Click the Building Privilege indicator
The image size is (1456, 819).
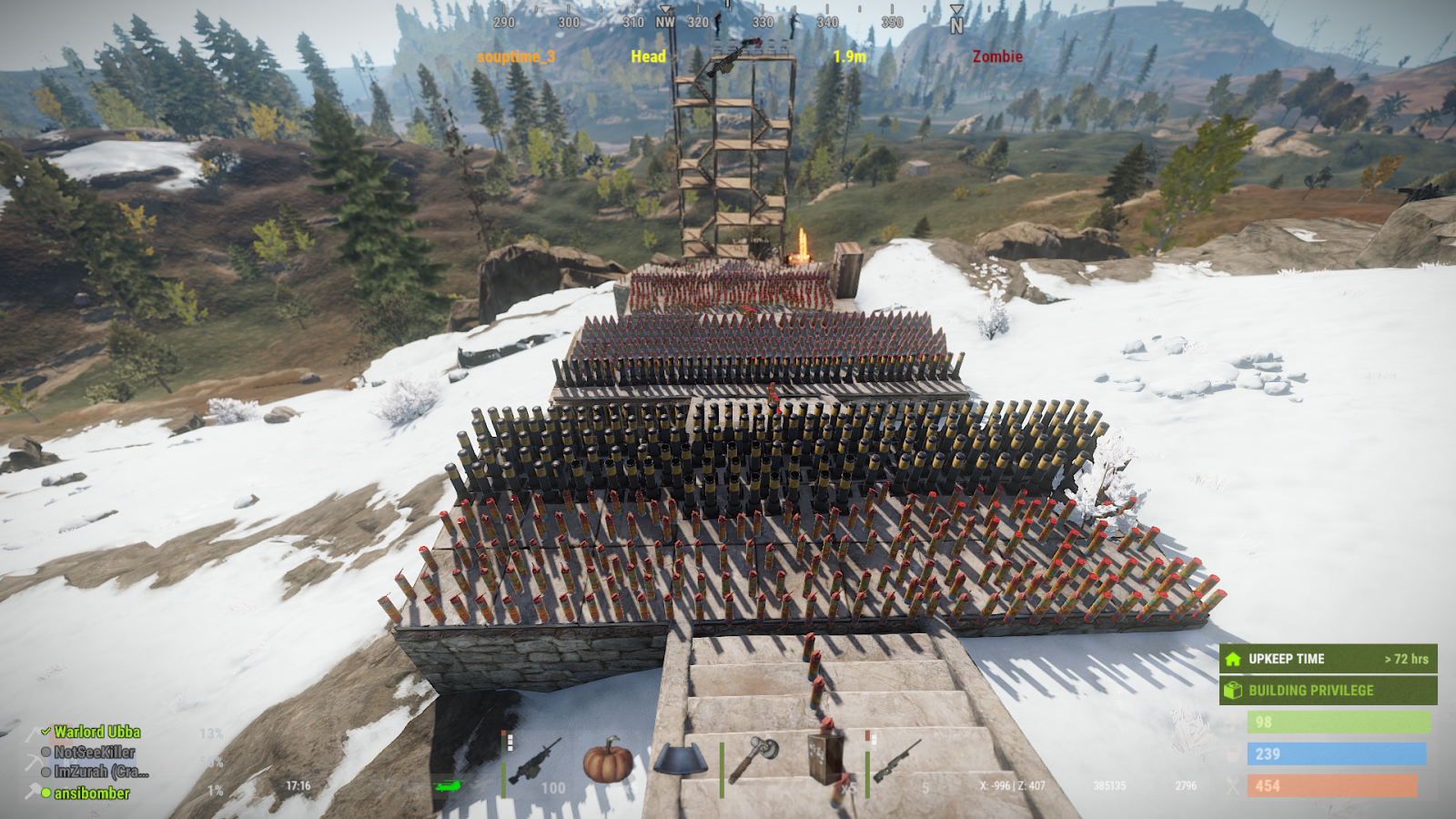pyautogui.click(x=1328, y=691)
